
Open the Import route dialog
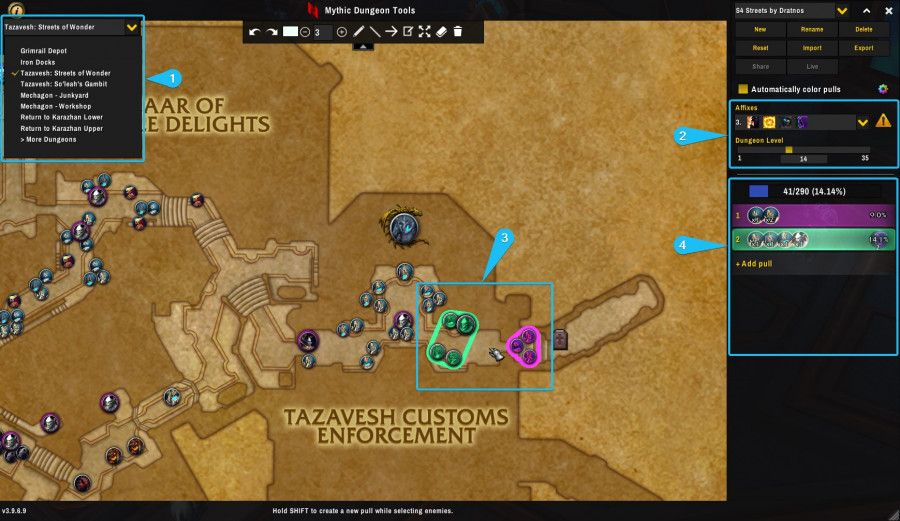click(812, 48)
